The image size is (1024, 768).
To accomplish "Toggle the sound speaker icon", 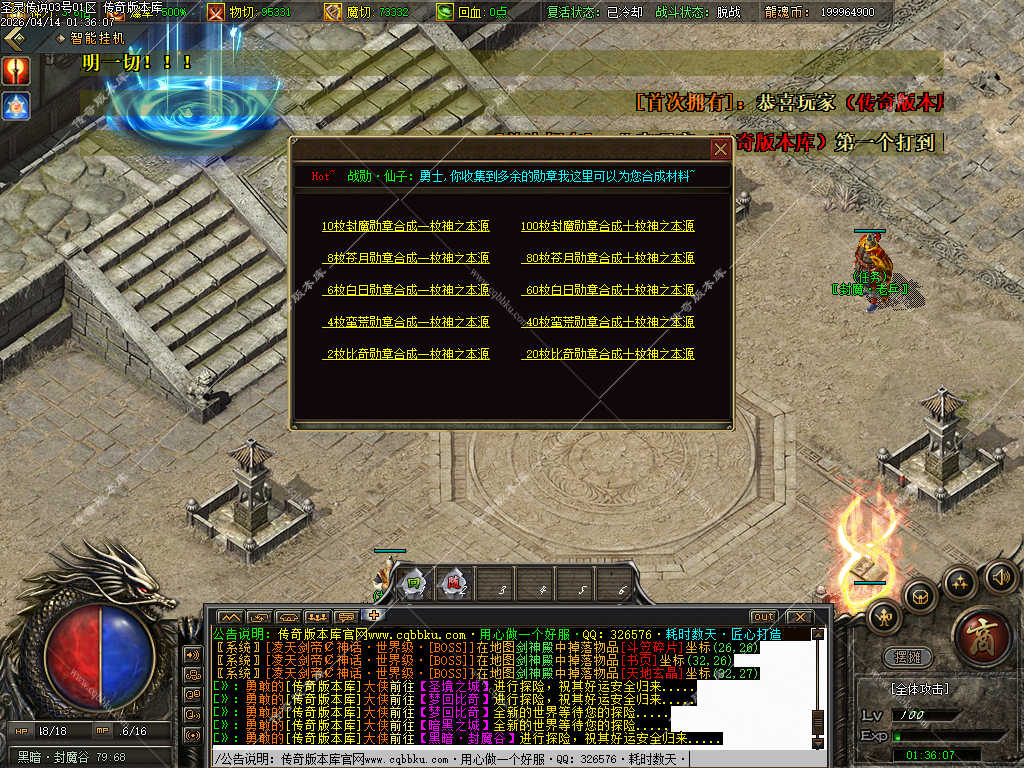I will click(x=1001, y=576).
